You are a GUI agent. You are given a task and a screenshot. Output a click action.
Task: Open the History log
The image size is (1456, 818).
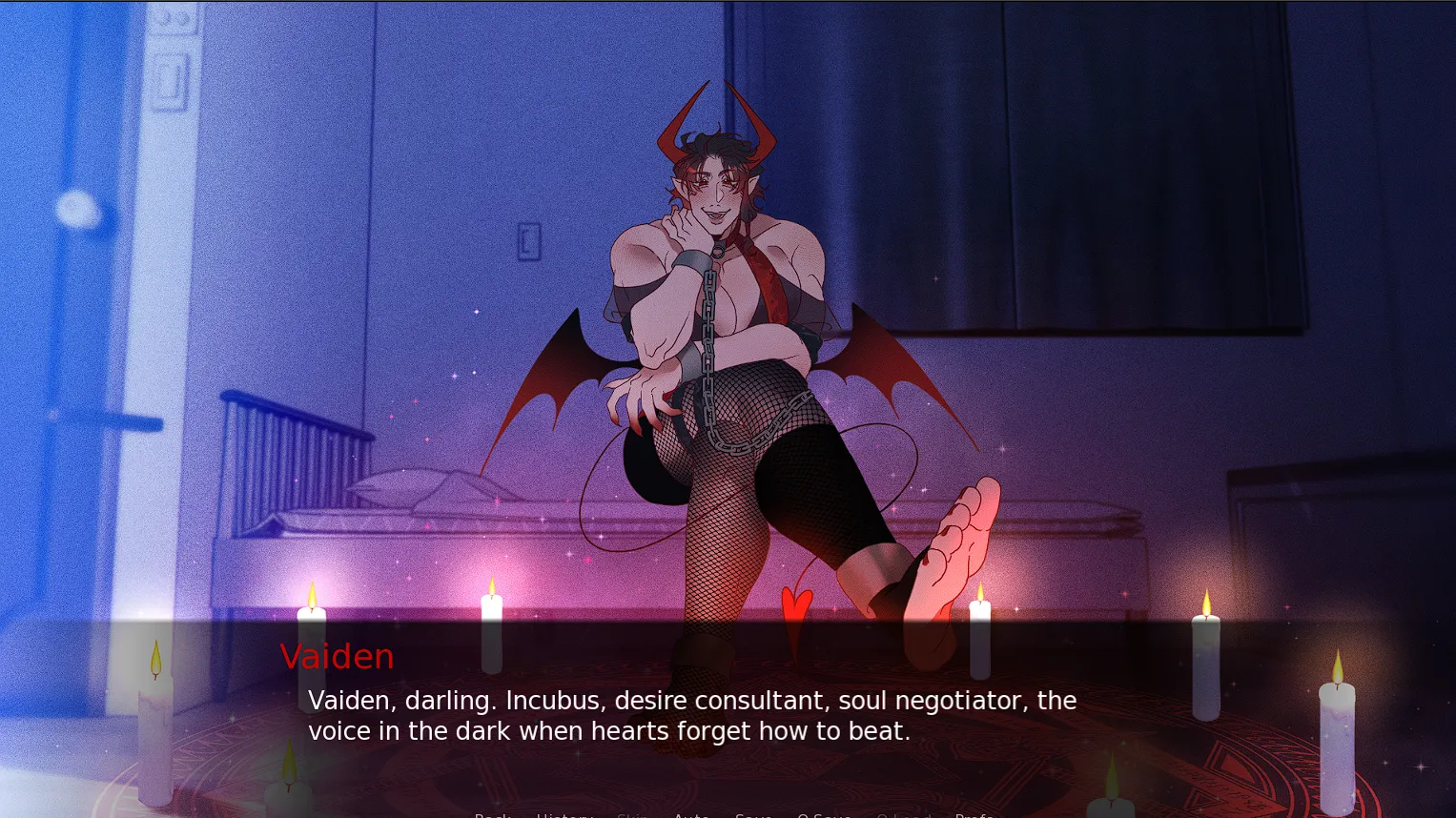point(564,815)
